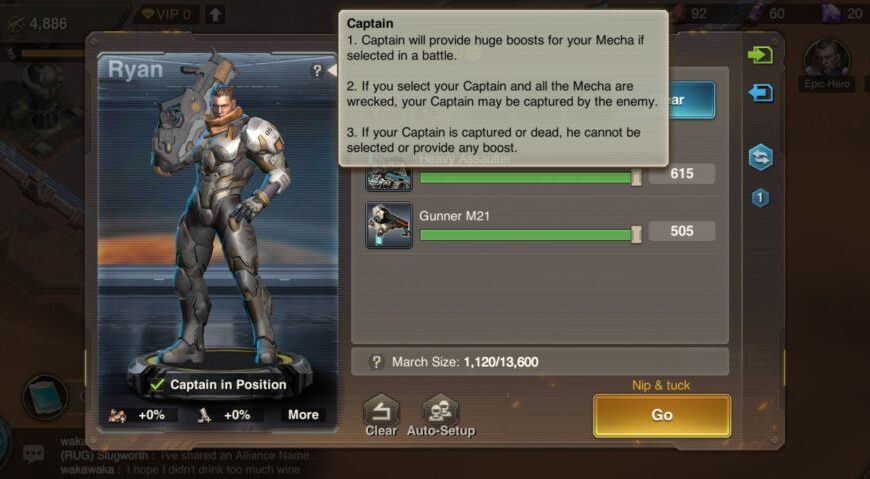The width and height of the screenshot is (870, 479).
Task: Show More captain boost details
Action: (x=303, y=415)
